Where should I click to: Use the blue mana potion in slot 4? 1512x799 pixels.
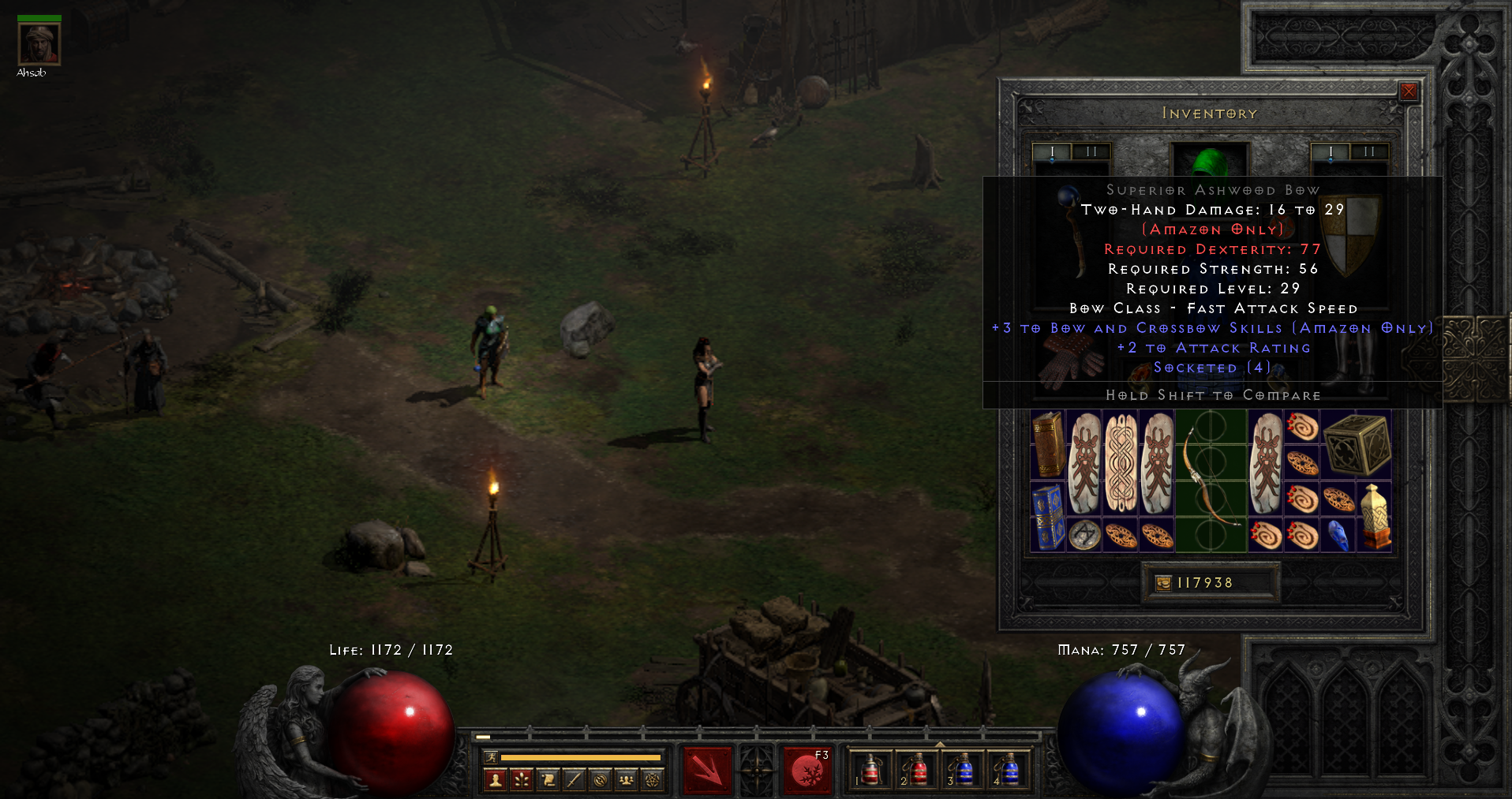(1009, 770)
